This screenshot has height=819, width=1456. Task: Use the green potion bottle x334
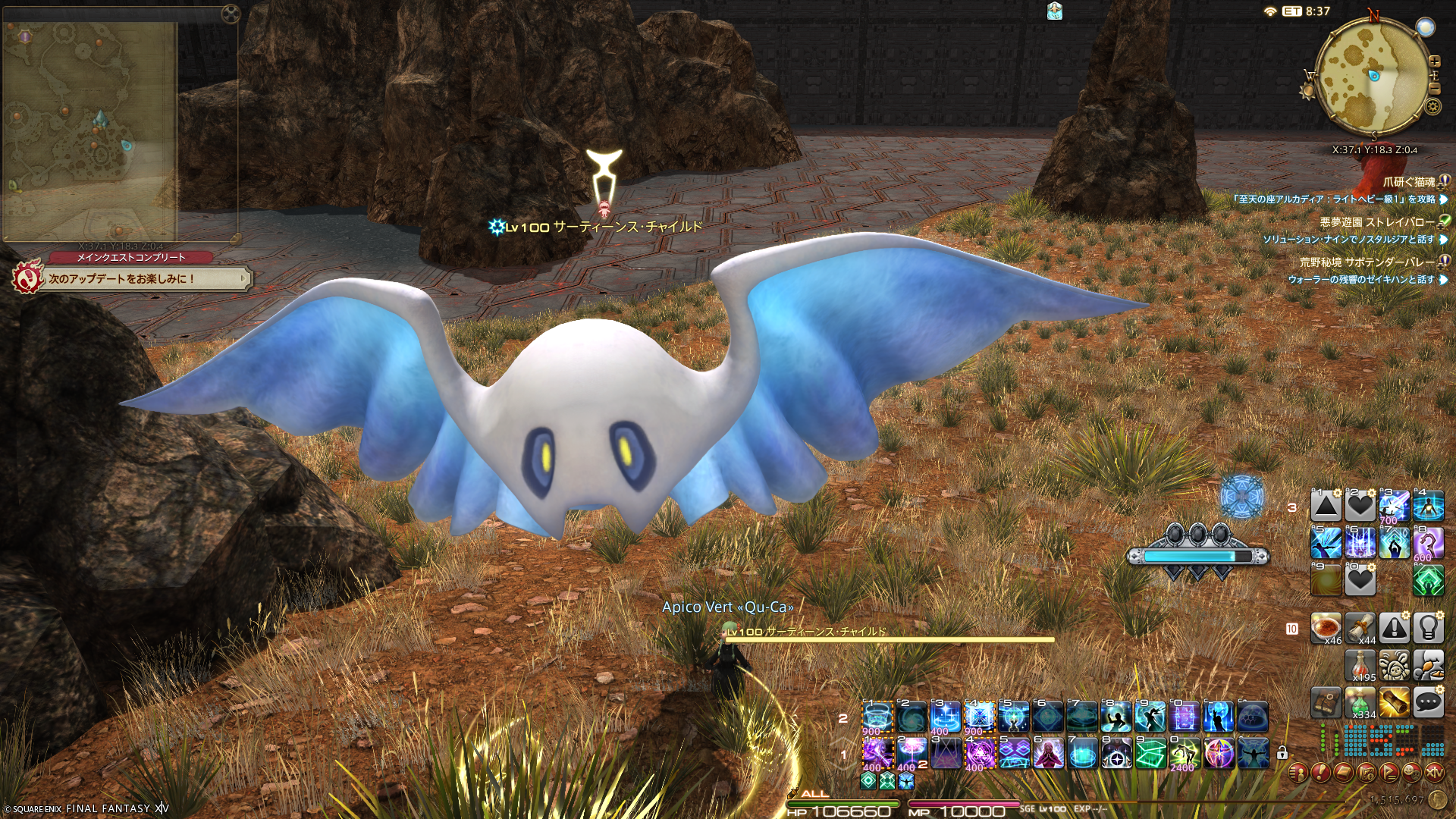1360,703
